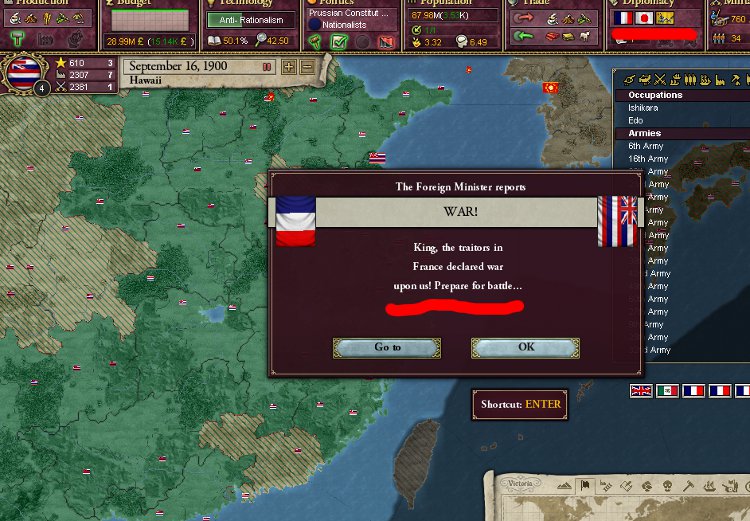Click the United Kingdom flag alert
Image resolution: width=750 pixels, height=521 pixels.
click(641, 391)
